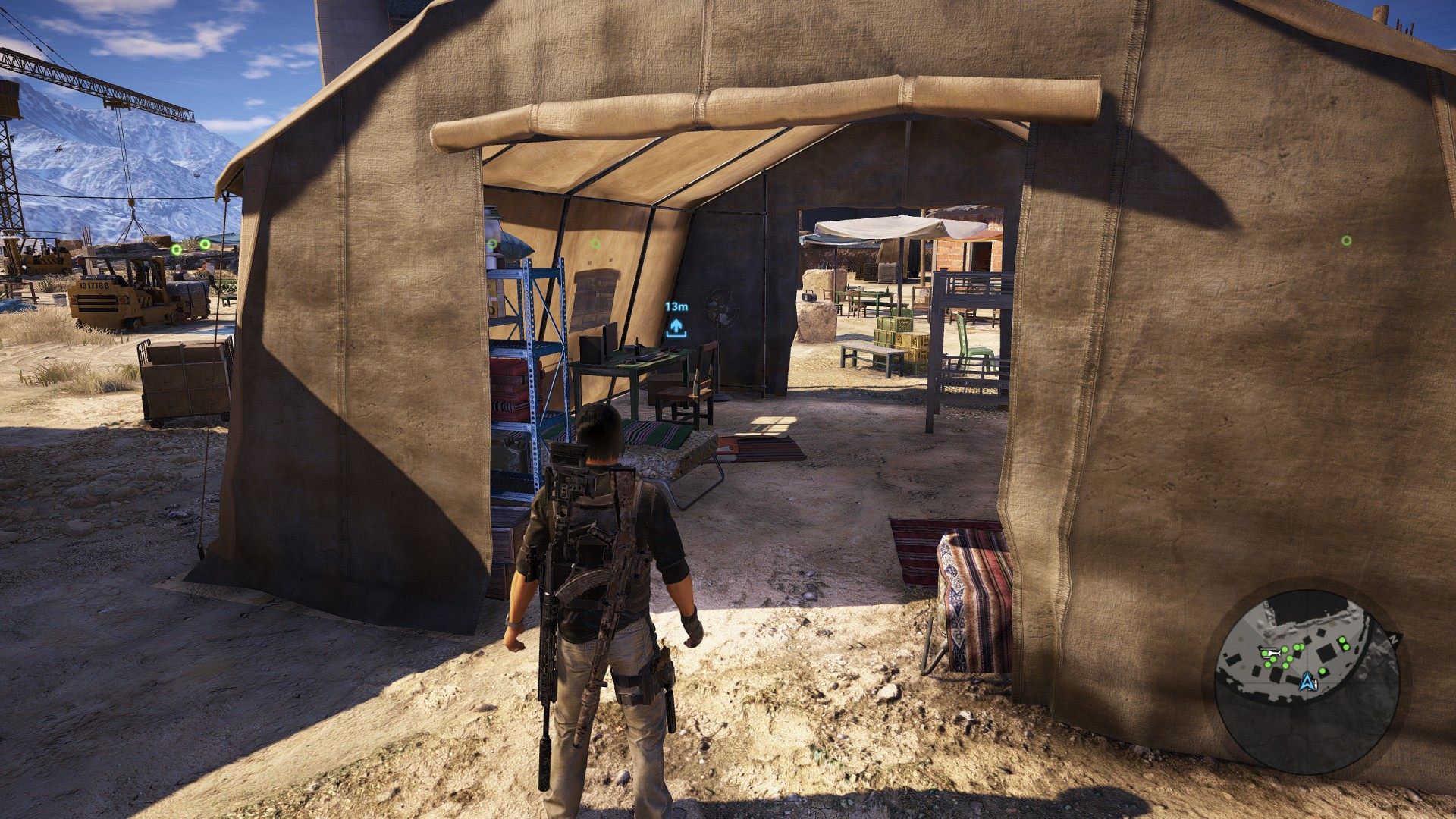Click the circular minimap
Viewport: 1456px width, 819px height.
(1307, 680)
